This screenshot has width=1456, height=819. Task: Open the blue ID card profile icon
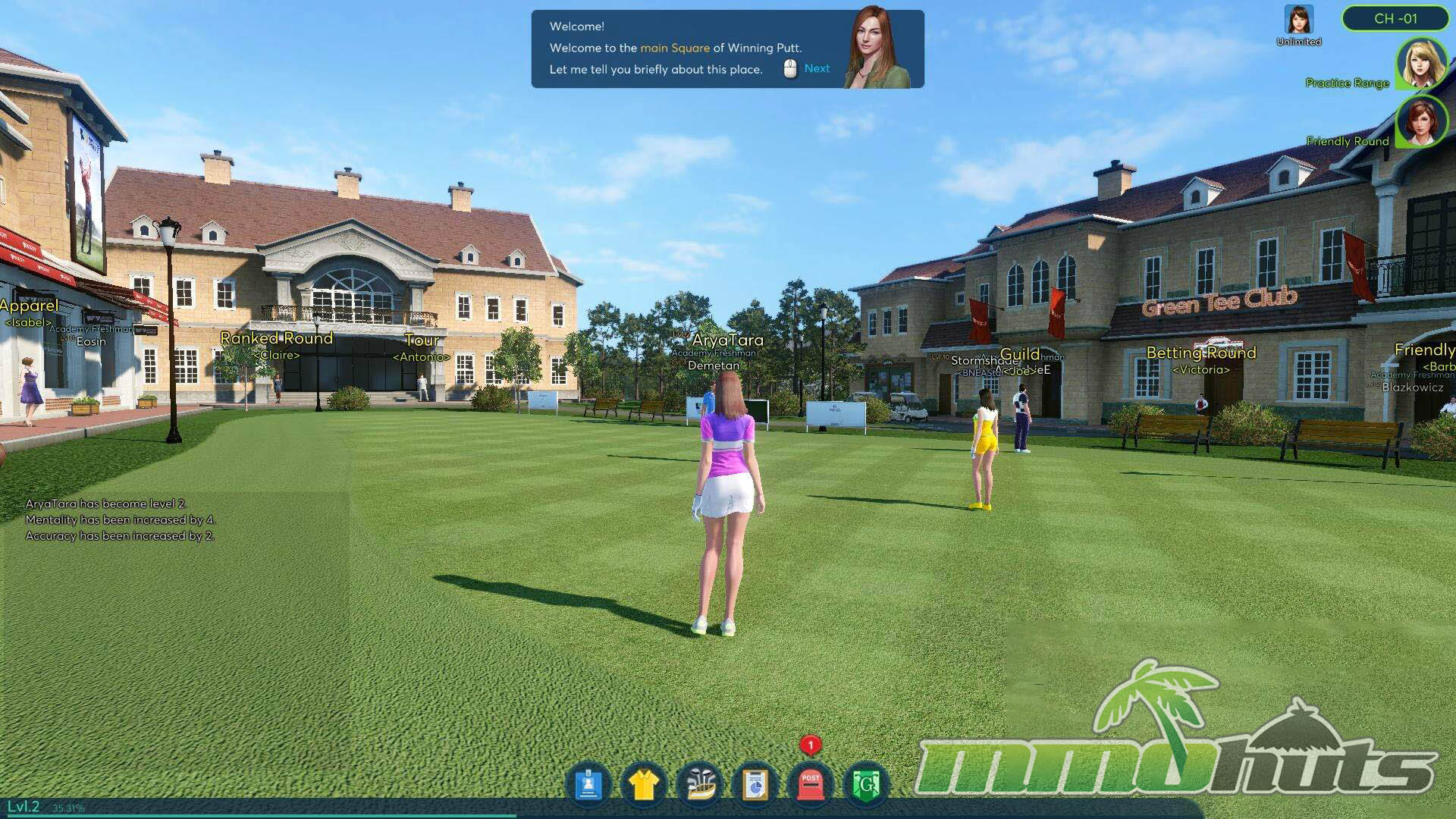click(588, 785)
